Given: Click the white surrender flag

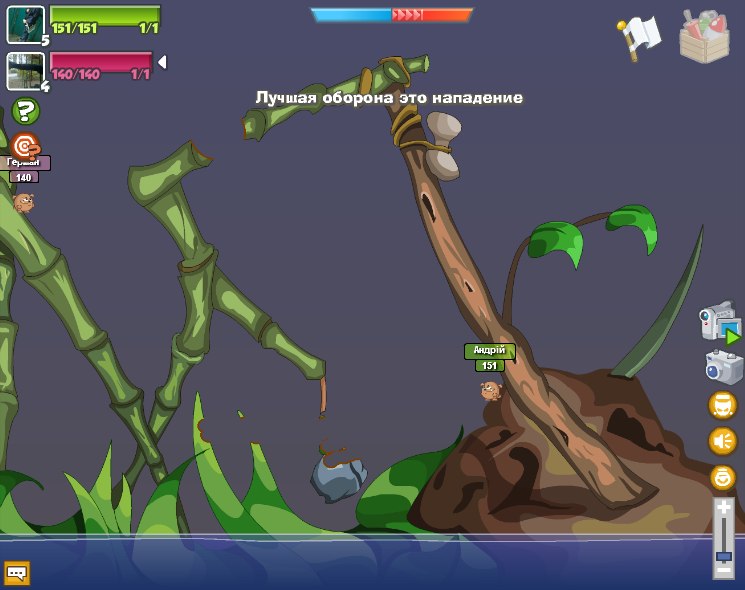Looking at the screenshot, I should (640, 37).
